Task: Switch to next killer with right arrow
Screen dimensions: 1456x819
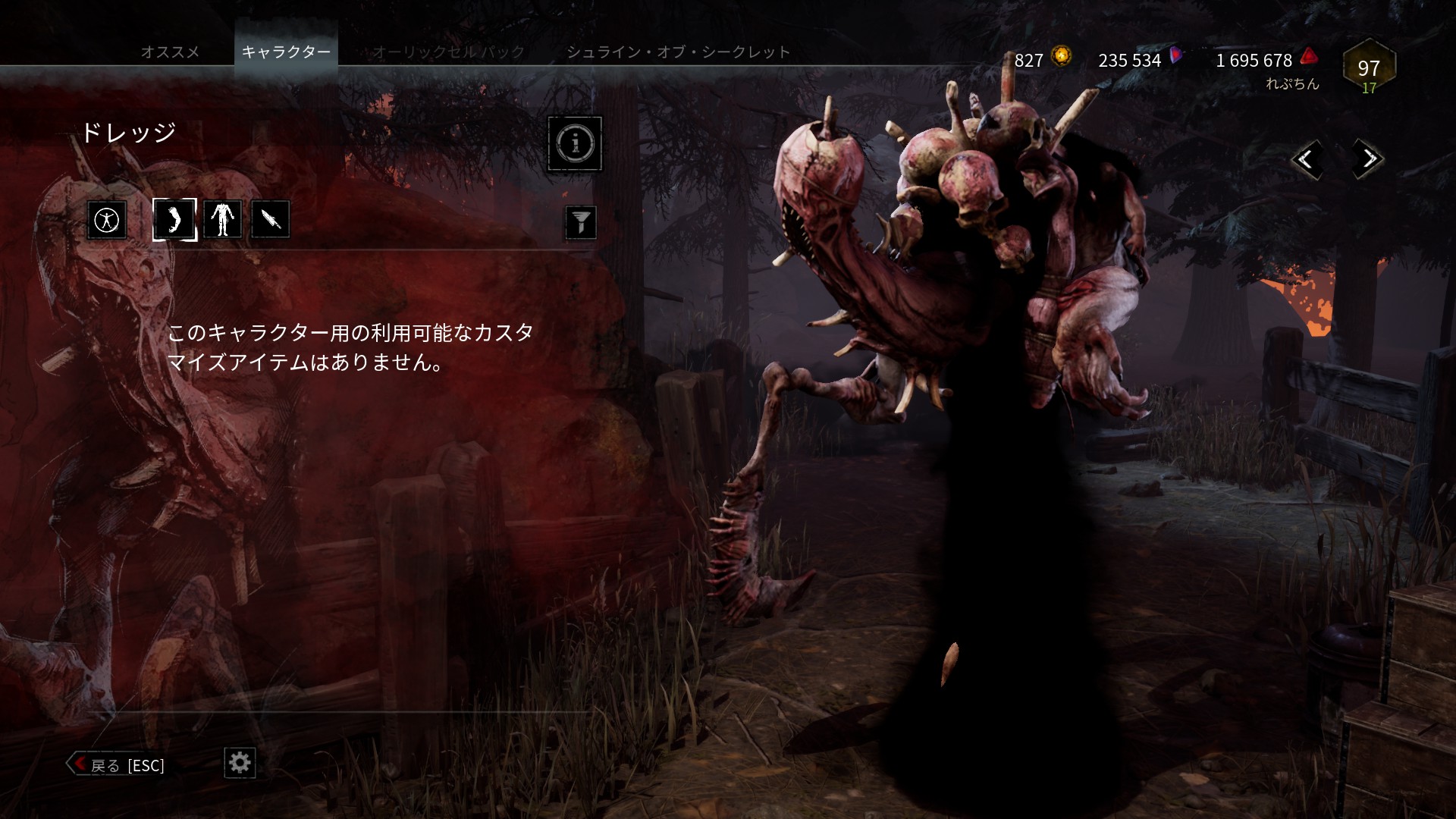Action: (x=1367, y=159)
